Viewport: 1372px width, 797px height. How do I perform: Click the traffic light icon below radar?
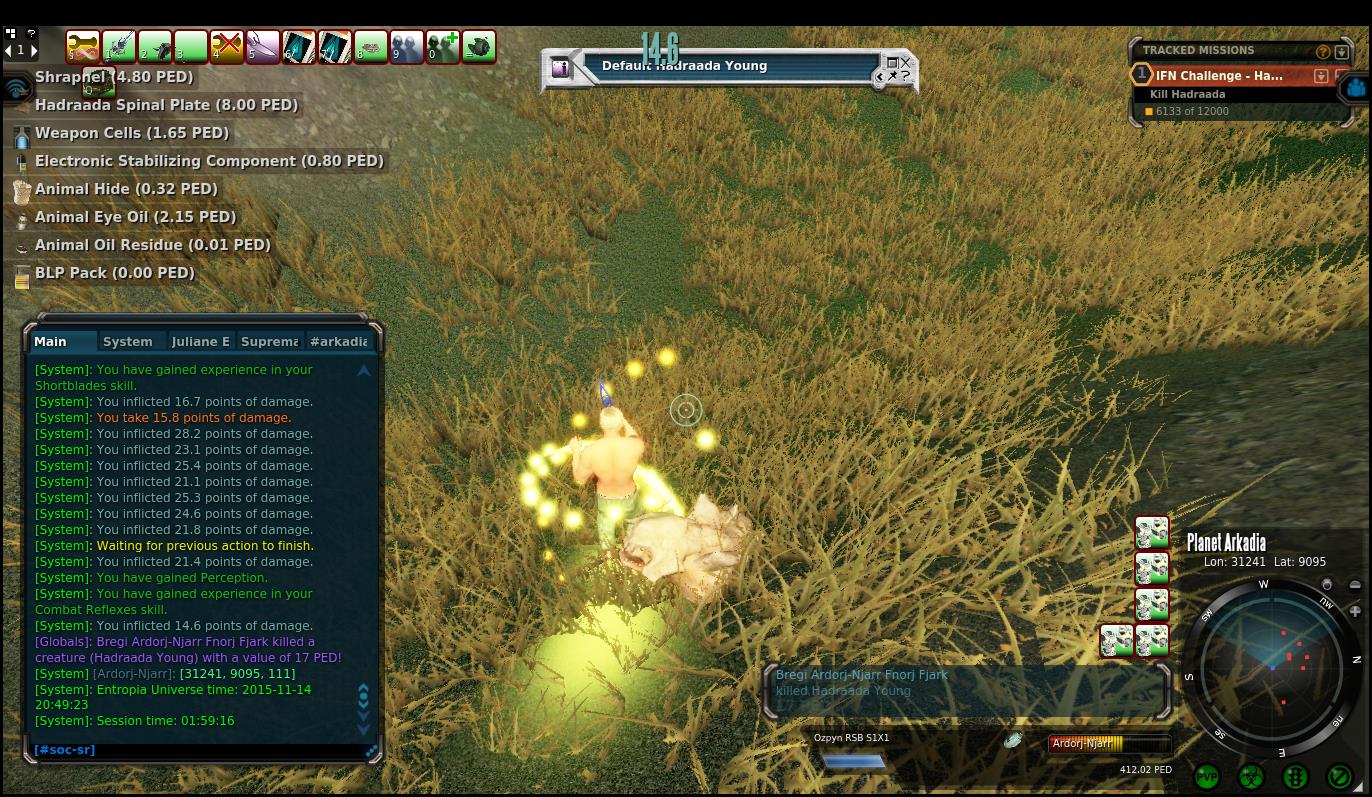coord(1295,776)
